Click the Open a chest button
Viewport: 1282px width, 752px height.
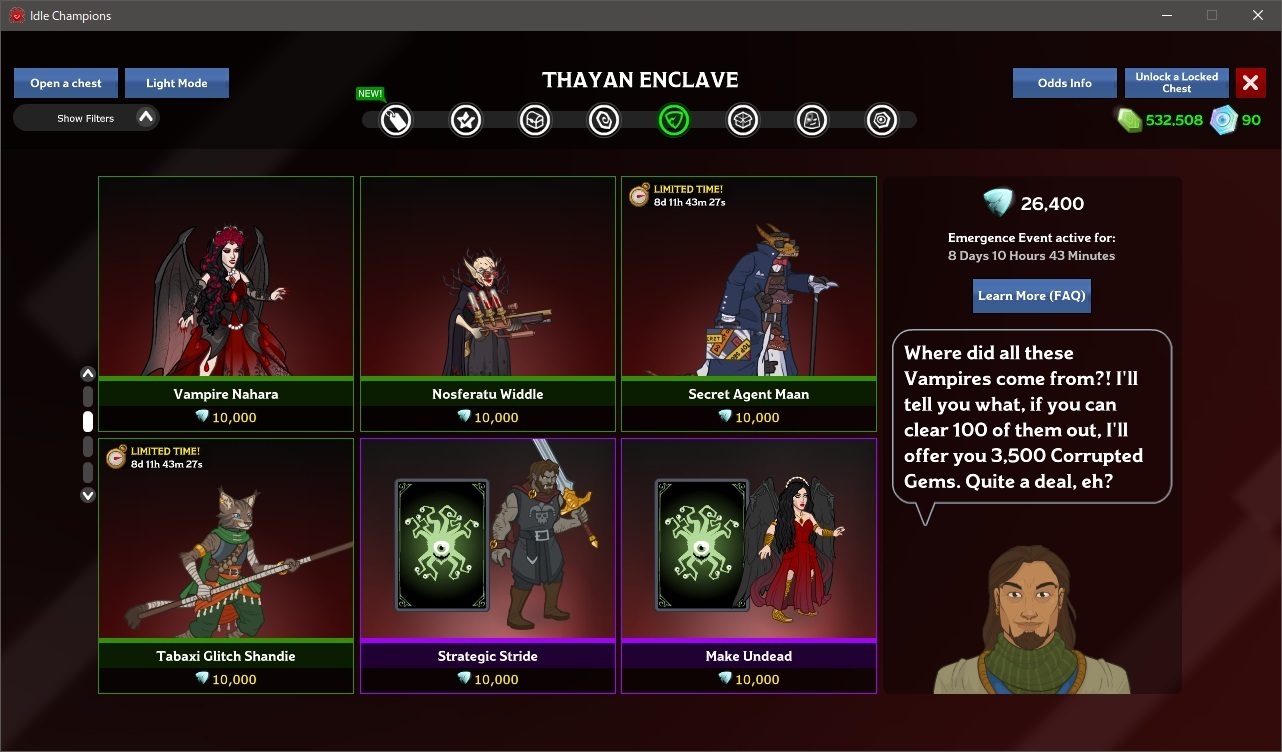[x=66, y=83]
